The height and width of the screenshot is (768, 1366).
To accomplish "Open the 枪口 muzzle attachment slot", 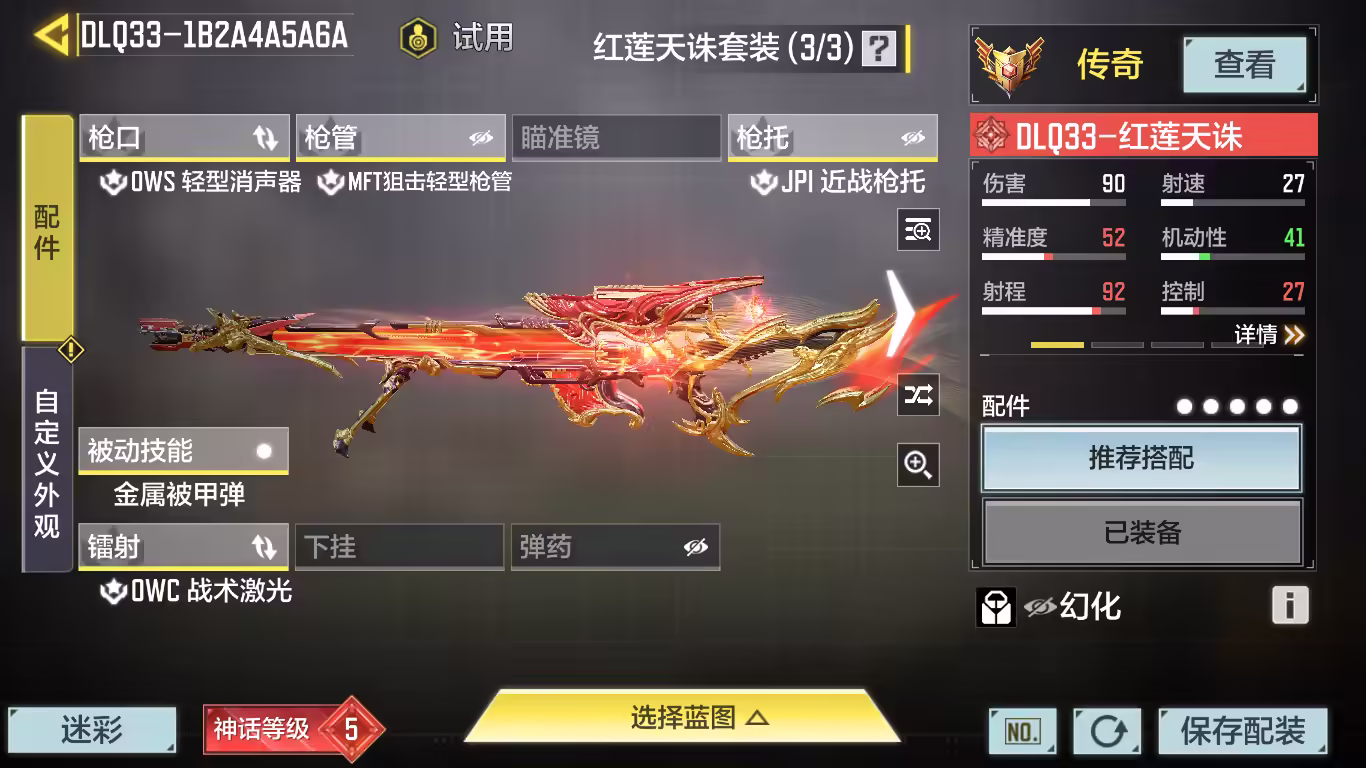I will 184,138.
